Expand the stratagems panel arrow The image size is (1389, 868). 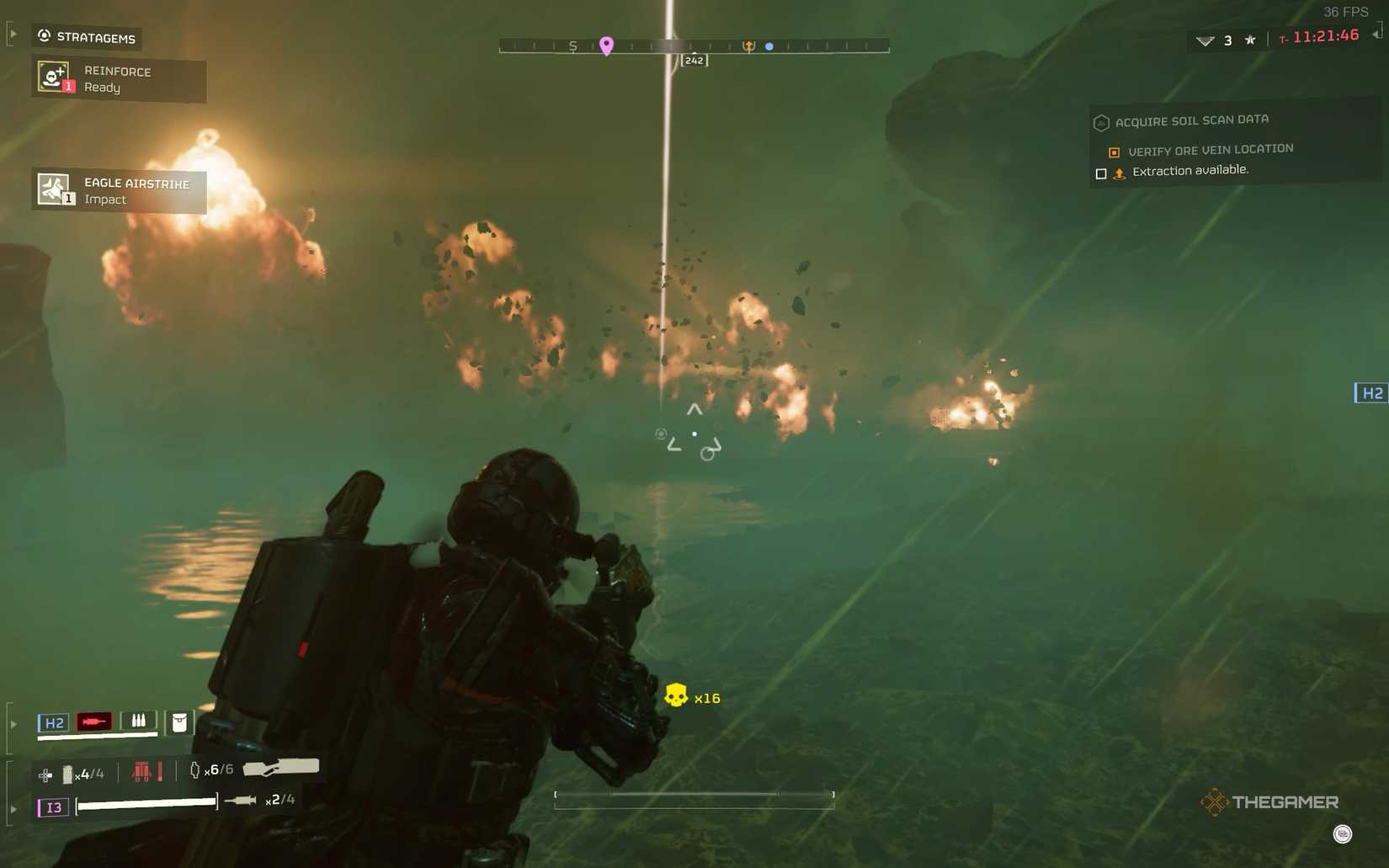click(x=13, y=35)
